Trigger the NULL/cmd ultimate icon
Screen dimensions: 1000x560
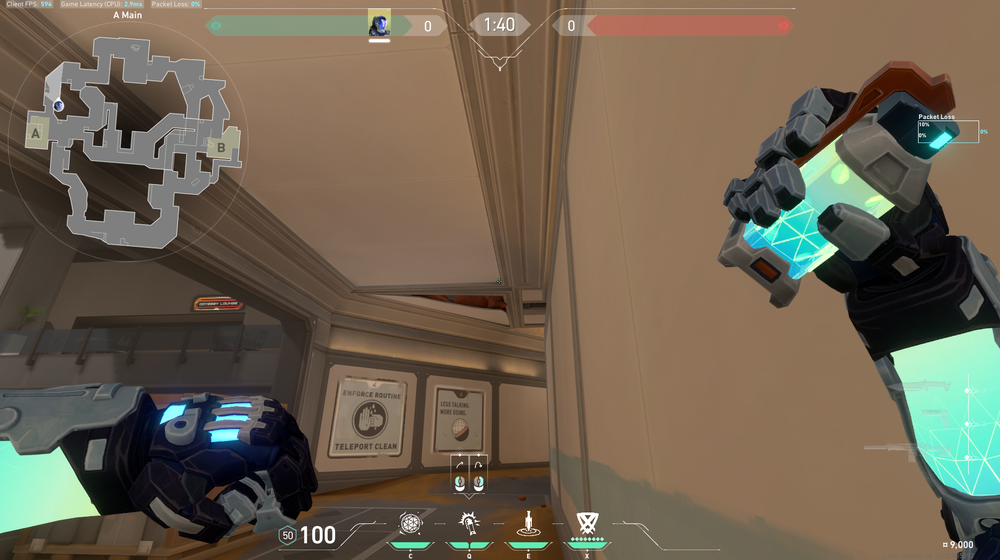pos(586,521)
